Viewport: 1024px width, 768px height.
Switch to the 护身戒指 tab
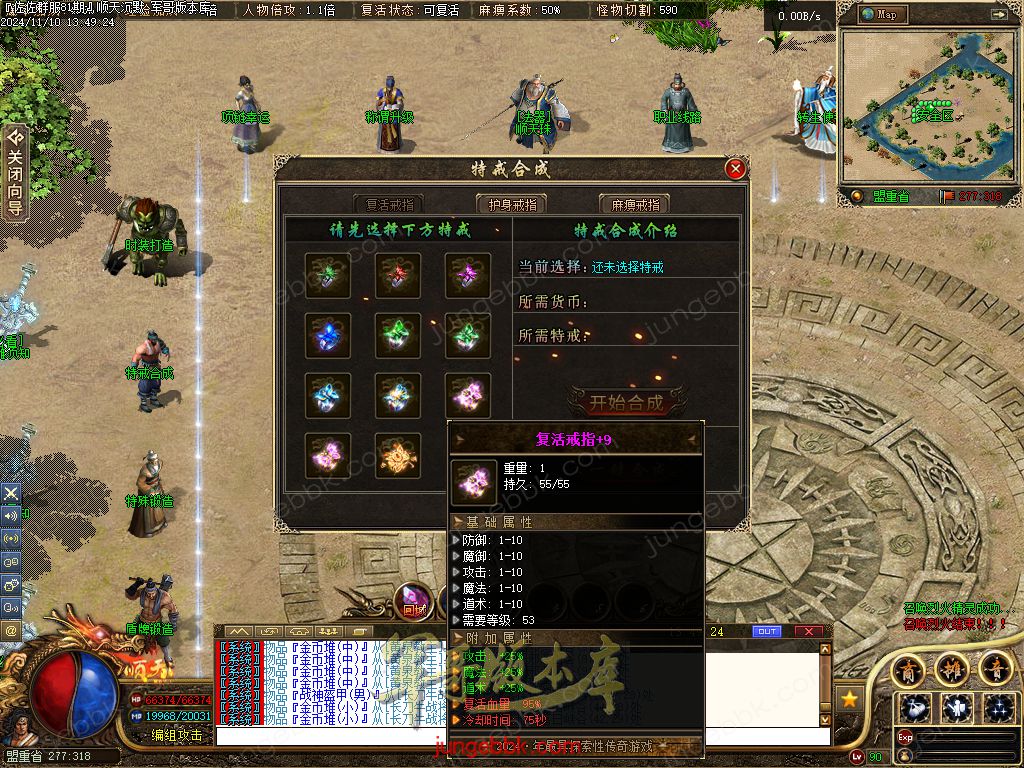point(512,204)
